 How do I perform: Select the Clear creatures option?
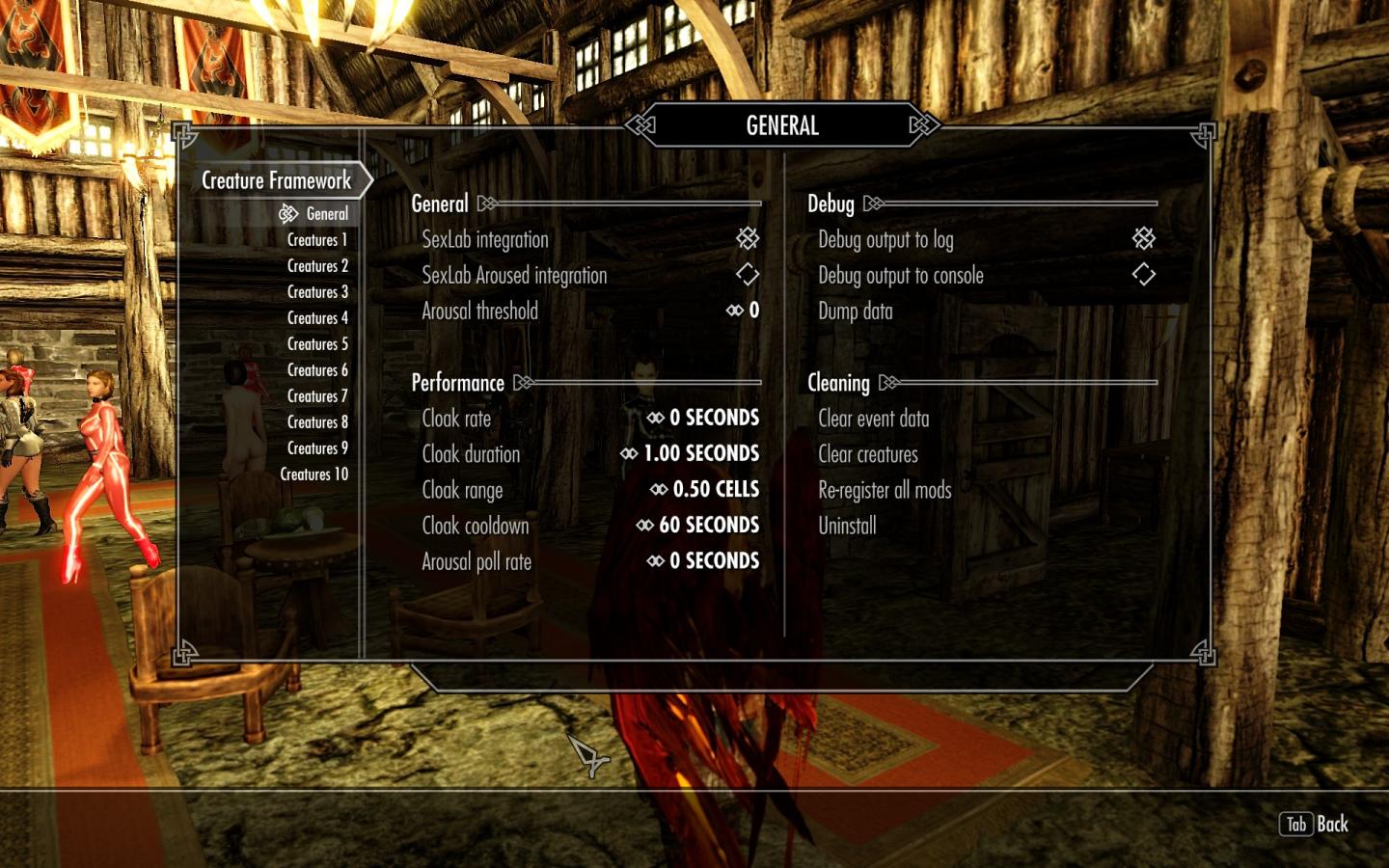[x=868, y=454]
